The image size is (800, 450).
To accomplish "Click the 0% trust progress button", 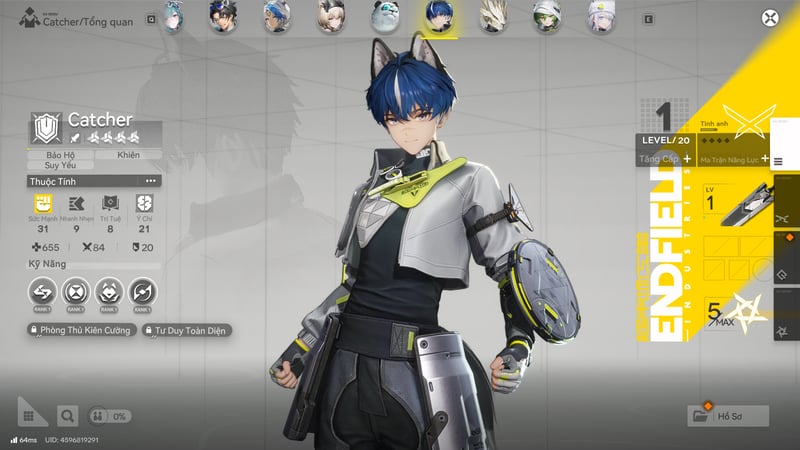I will pyautogui.click(x=109, y=415).
